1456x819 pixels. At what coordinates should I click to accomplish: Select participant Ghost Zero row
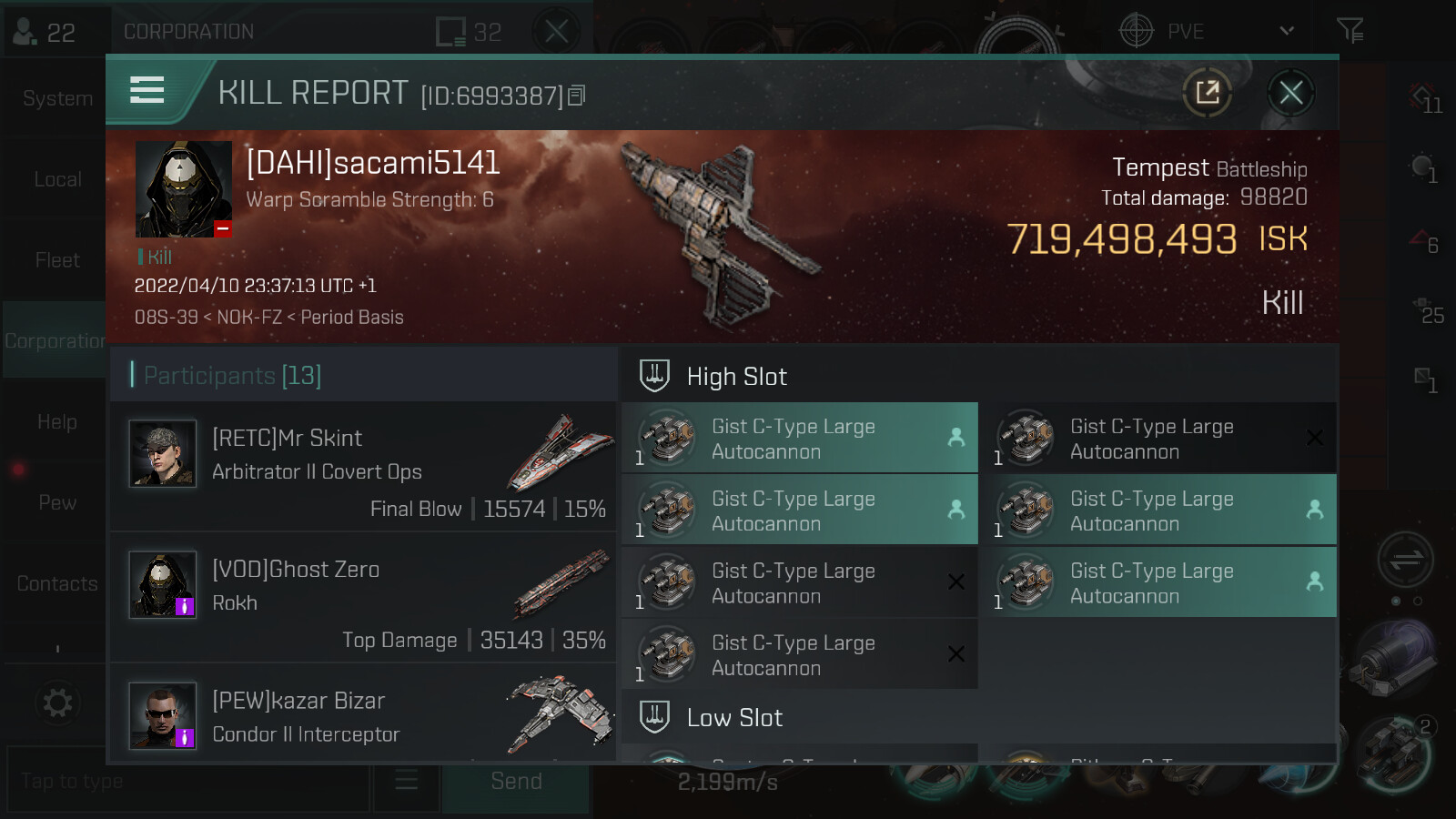[x=364, y=597]
